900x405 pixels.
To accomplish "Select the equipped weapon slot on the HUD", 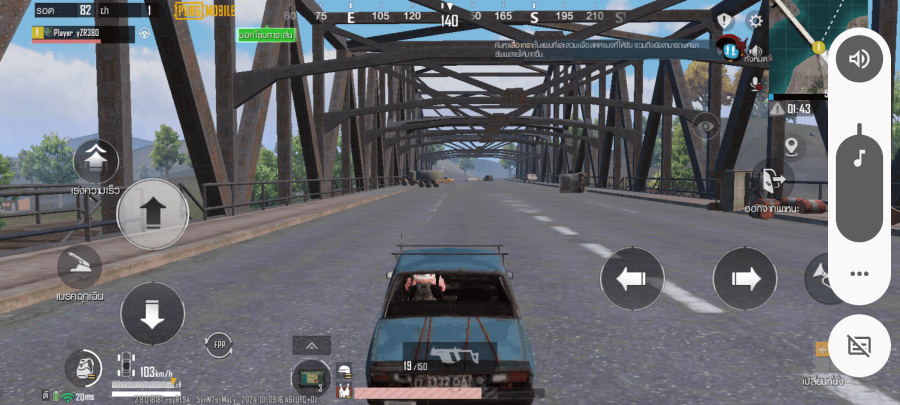I will tap(449, 355).
